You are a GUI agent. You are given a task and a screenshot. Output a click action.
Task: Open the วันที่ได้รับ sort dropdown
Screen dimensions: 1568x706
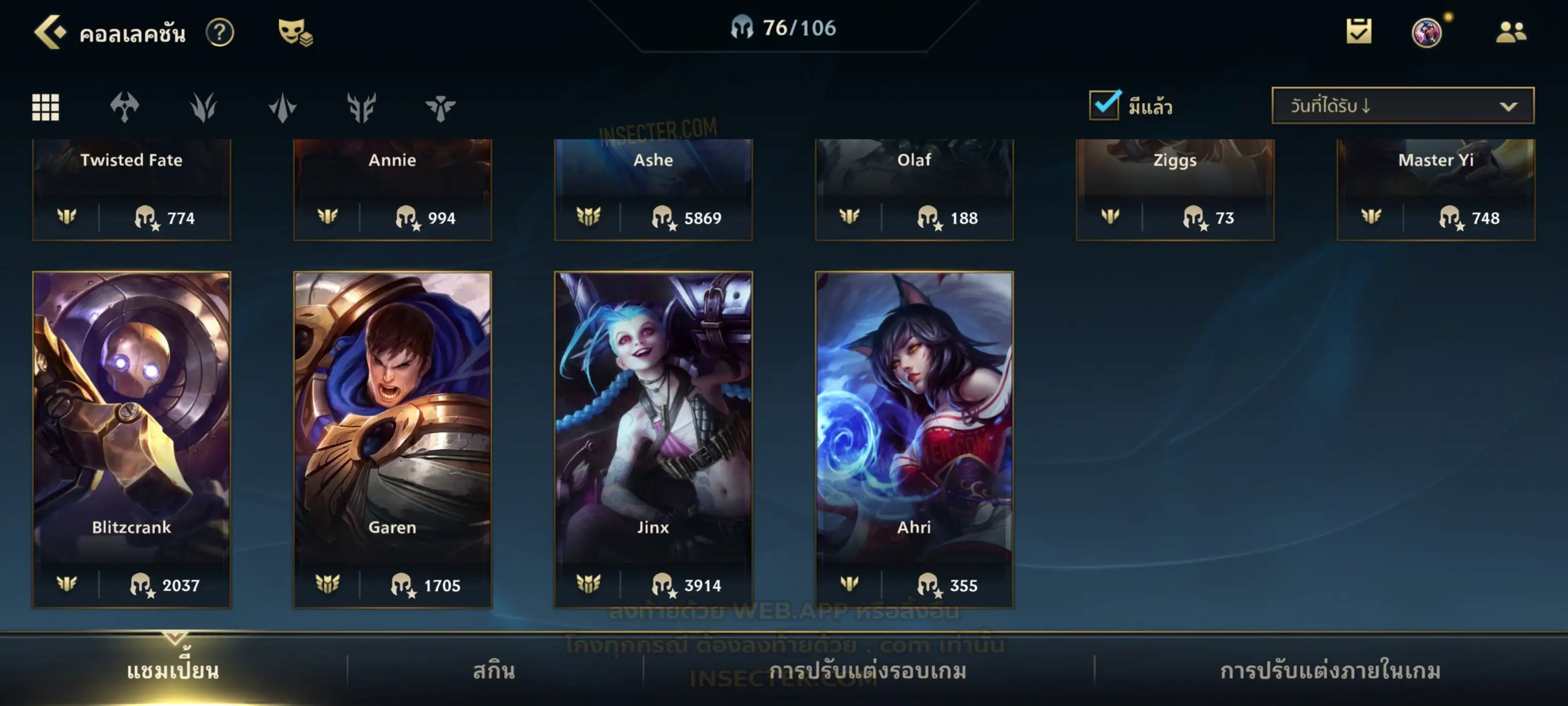click(x=1403, y=106)
